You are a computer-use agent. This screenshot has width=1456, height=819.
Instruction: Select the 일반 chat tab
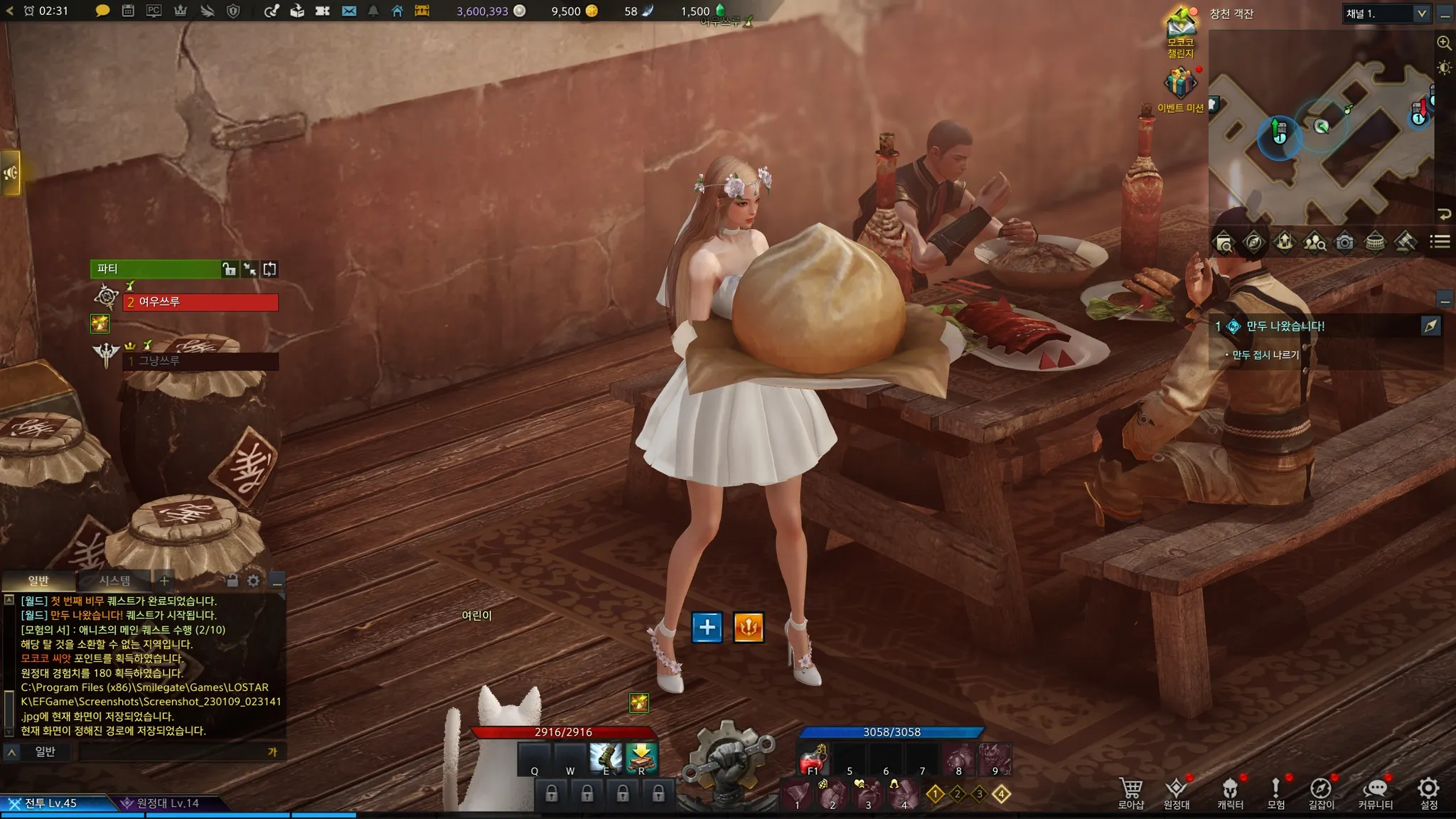tap(38, 581)
